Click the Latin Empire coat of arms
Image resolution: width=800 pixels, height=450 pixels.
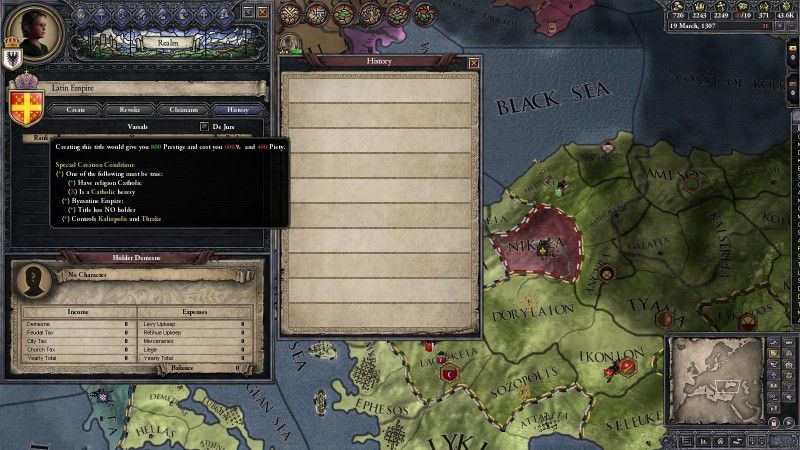click(x=23, y=104)
